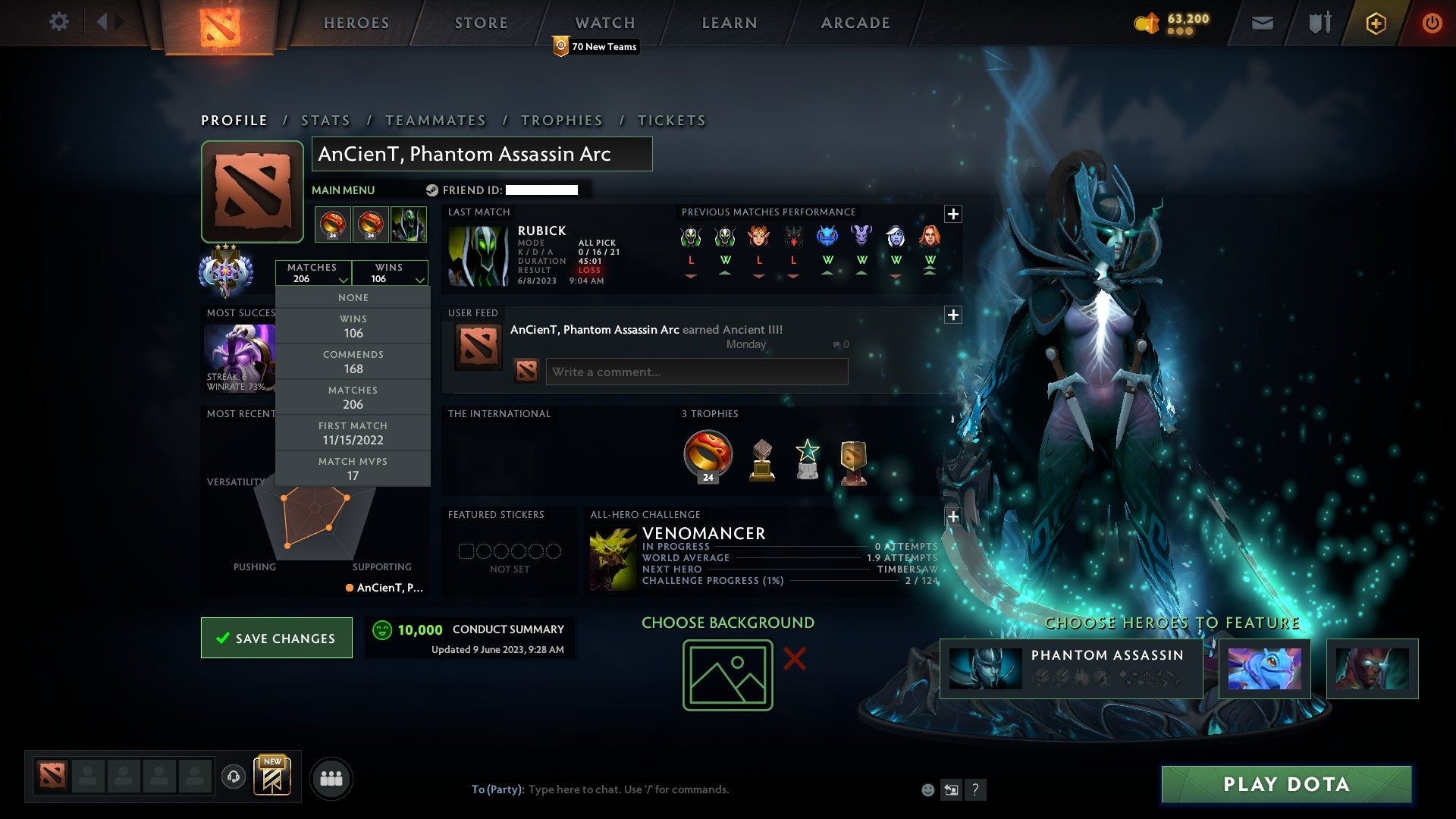This screenshot has height=819, width=1456.
Task: Switch to the TROPHIES tab
Action: pyautogui.click(x=561, y=120)
